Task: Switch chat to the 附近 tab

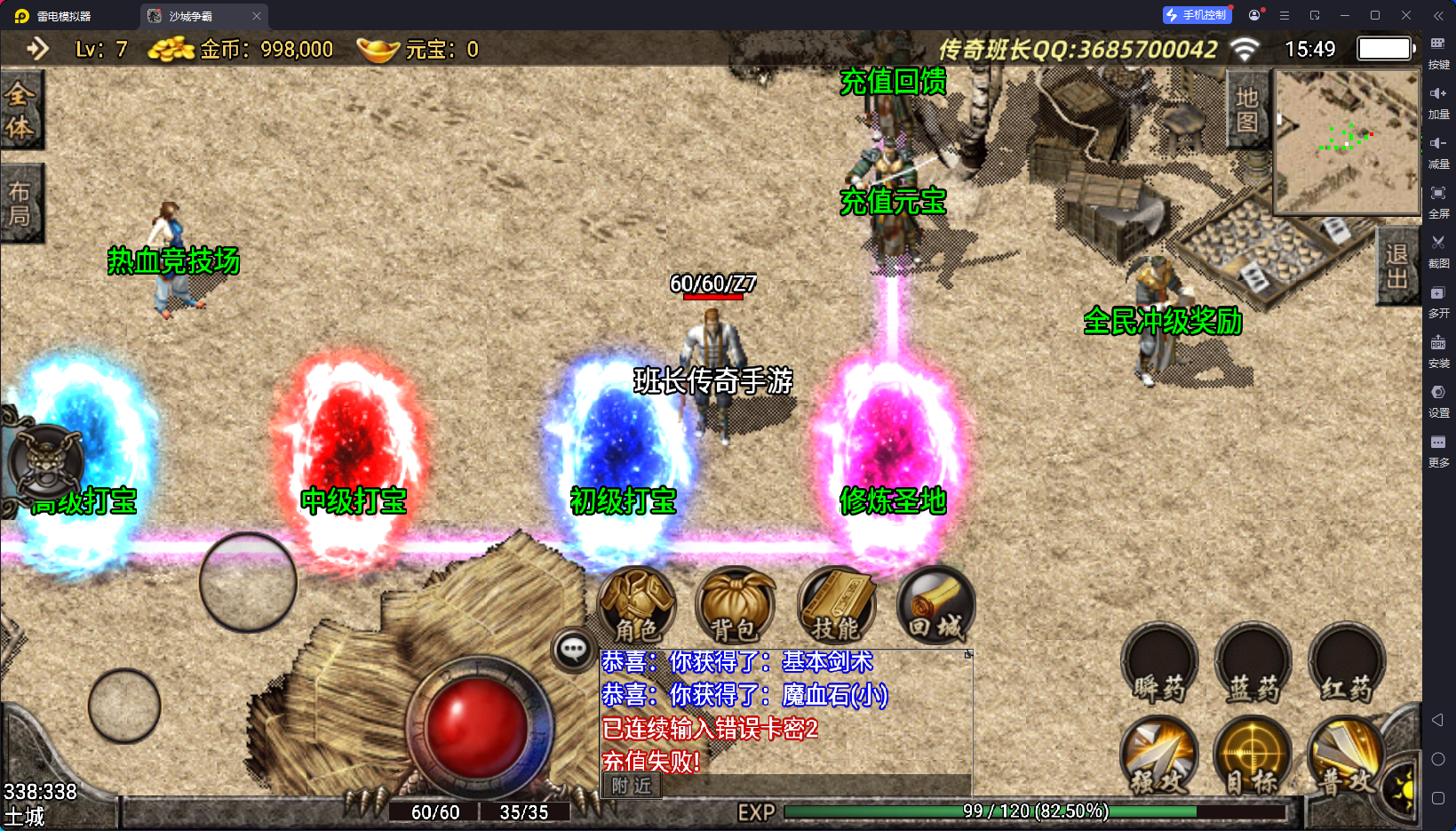Action: coord(631,786)
